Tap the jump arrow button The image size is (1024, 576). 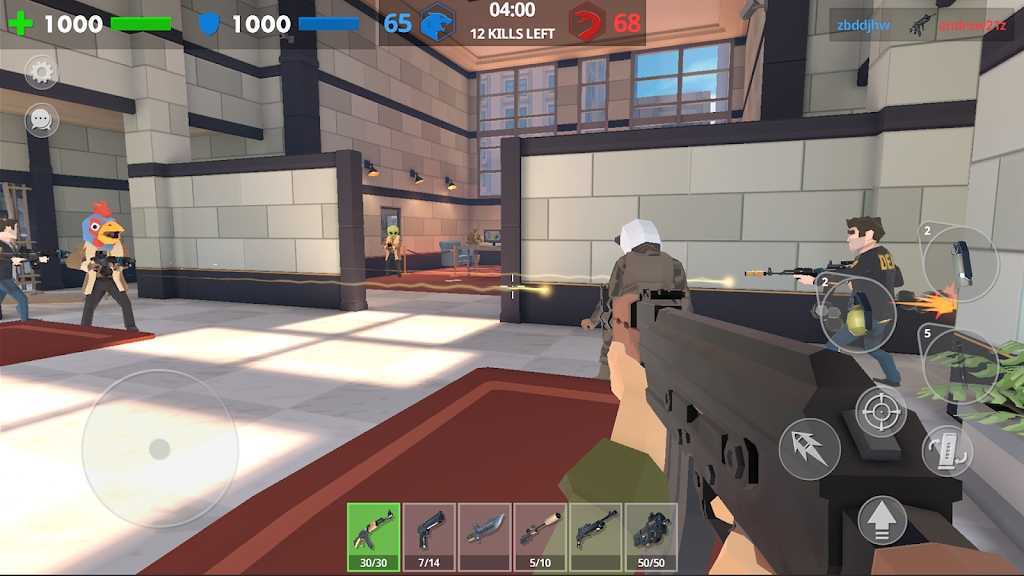882,520
